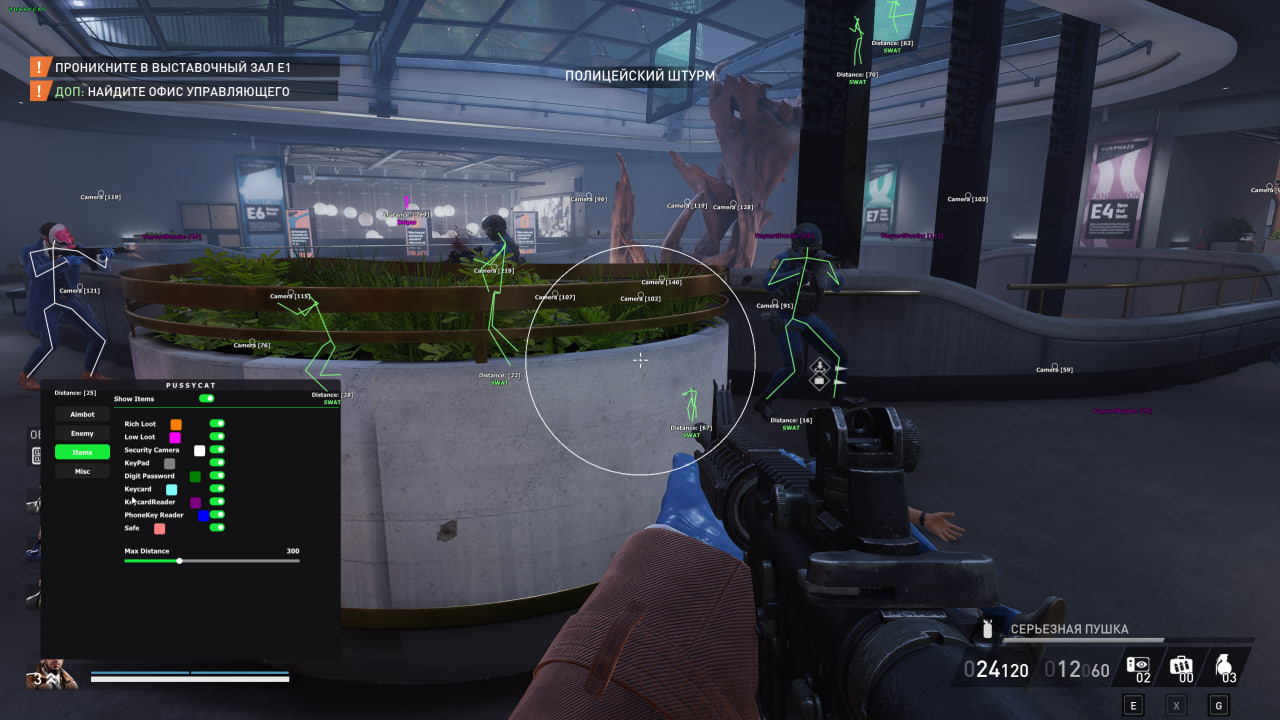The image size is (1280, 720).
Task: Switch to the Misc tab
Action: pyautogui.click(x=82, y=471)
